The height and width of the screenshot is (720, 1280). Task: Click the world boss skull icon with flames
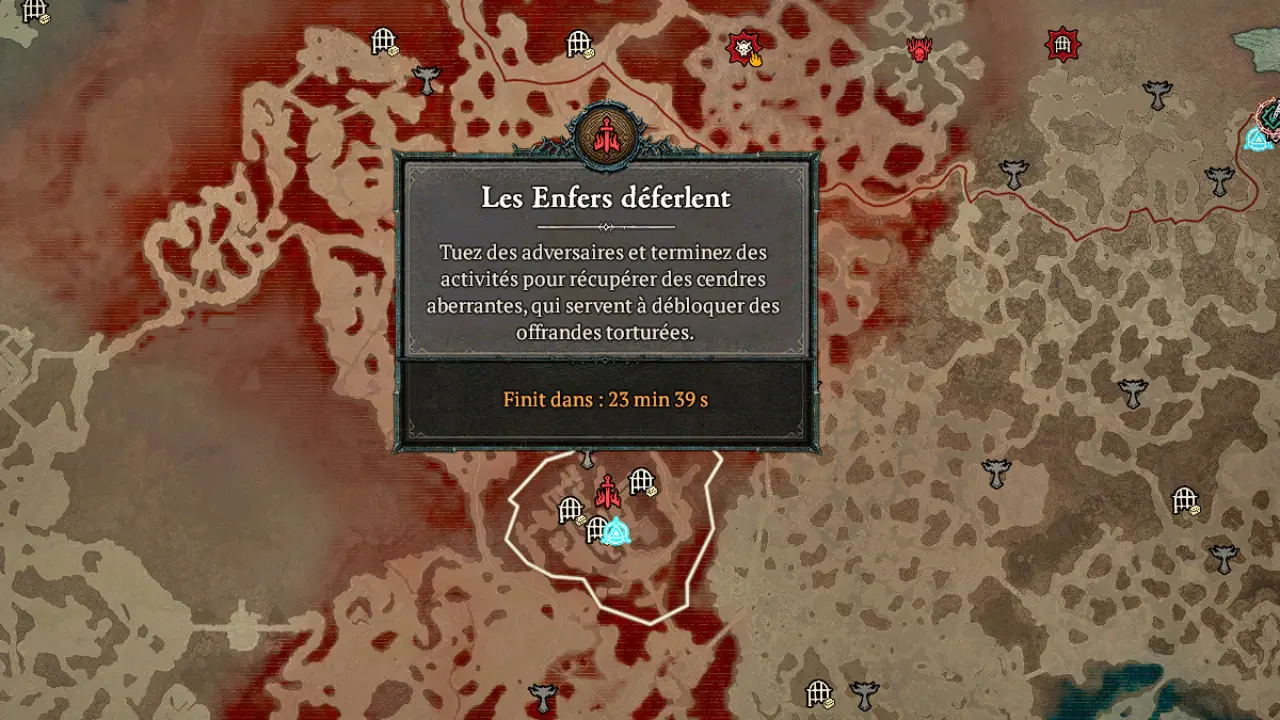[x=743, y=47]
